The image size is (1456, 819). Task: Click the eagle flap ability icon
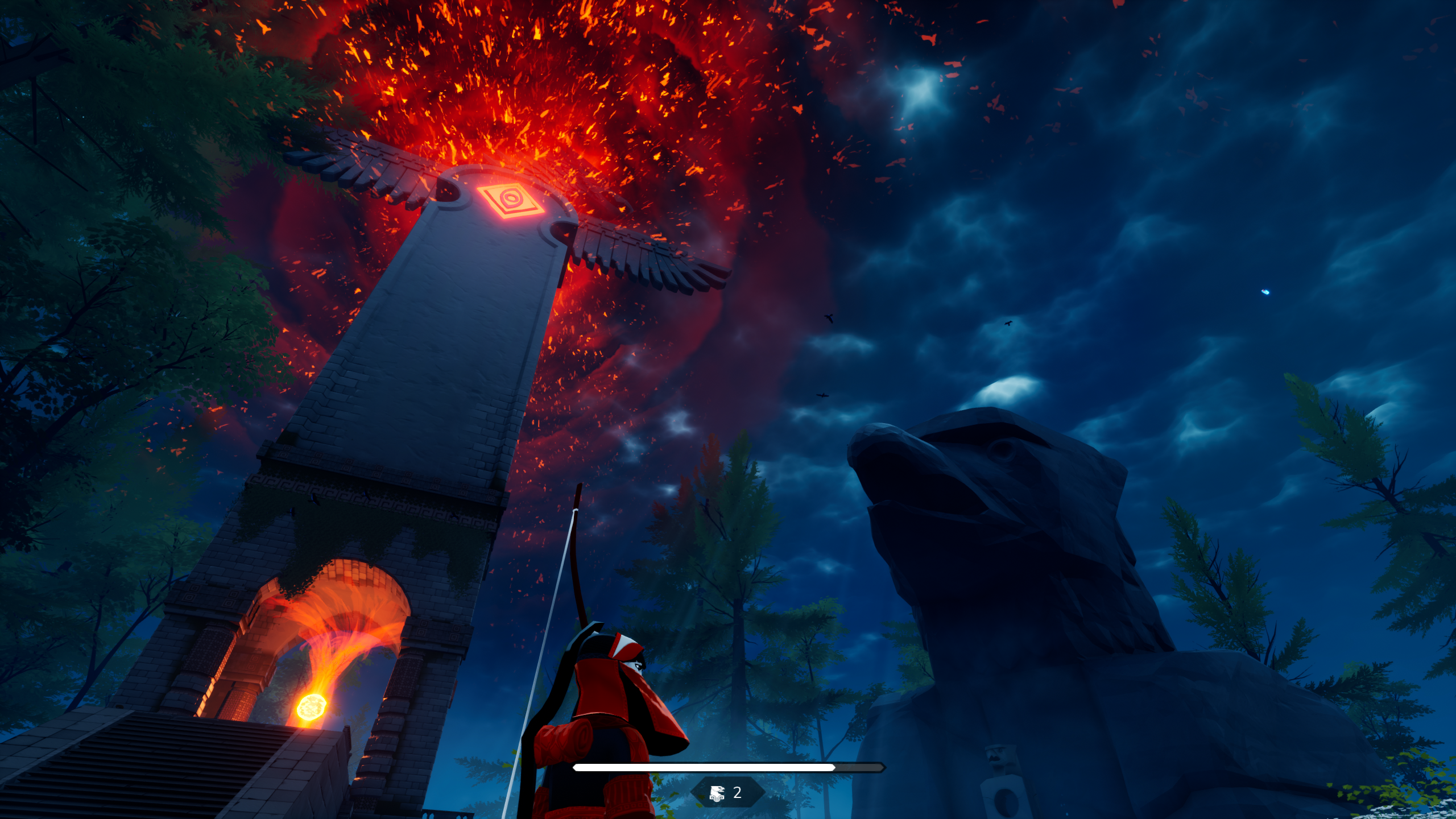(x=717, y=793)
